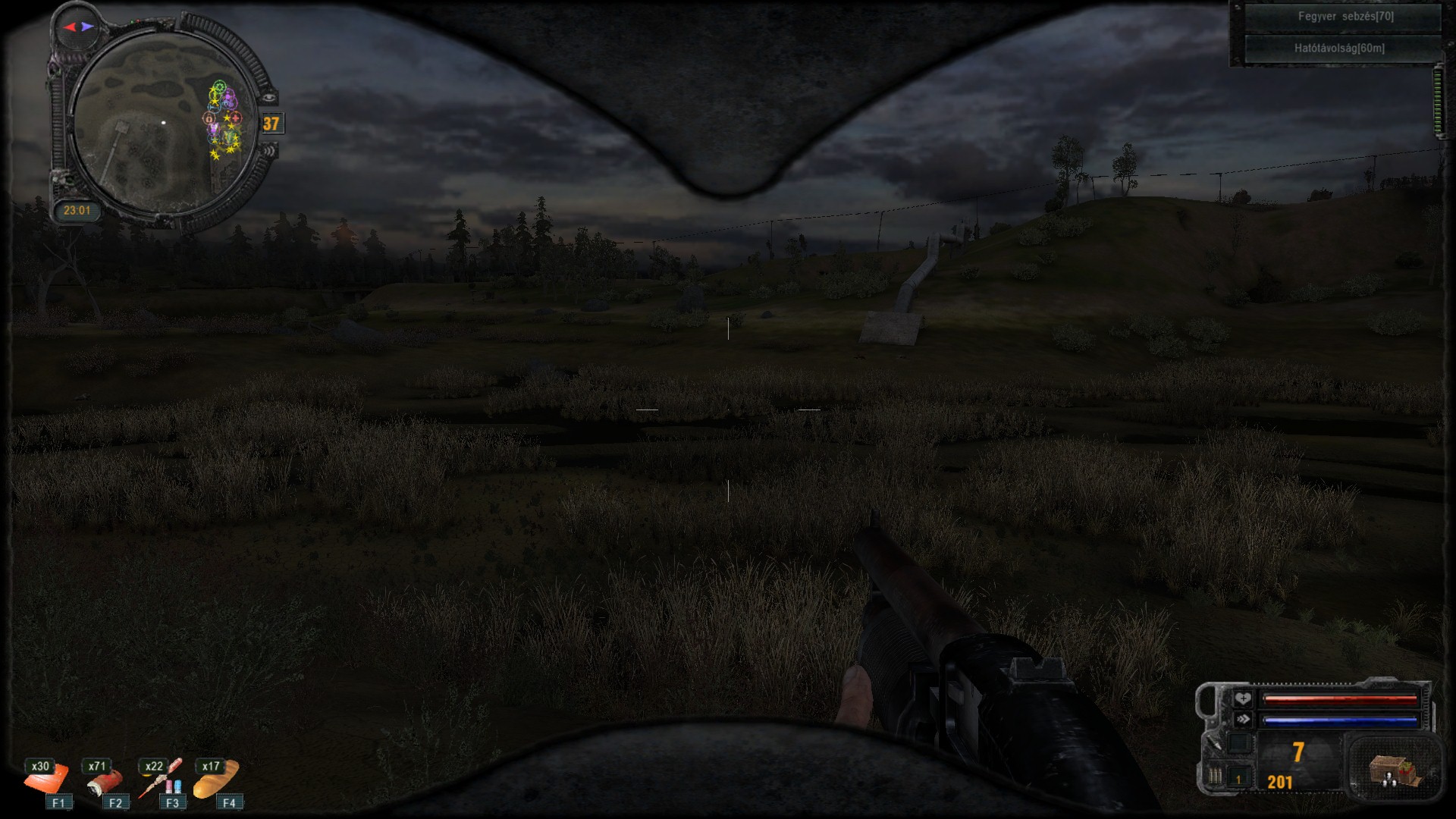
Task: Click the fire mode bullets icon
Action: [x=1216, y=777]
